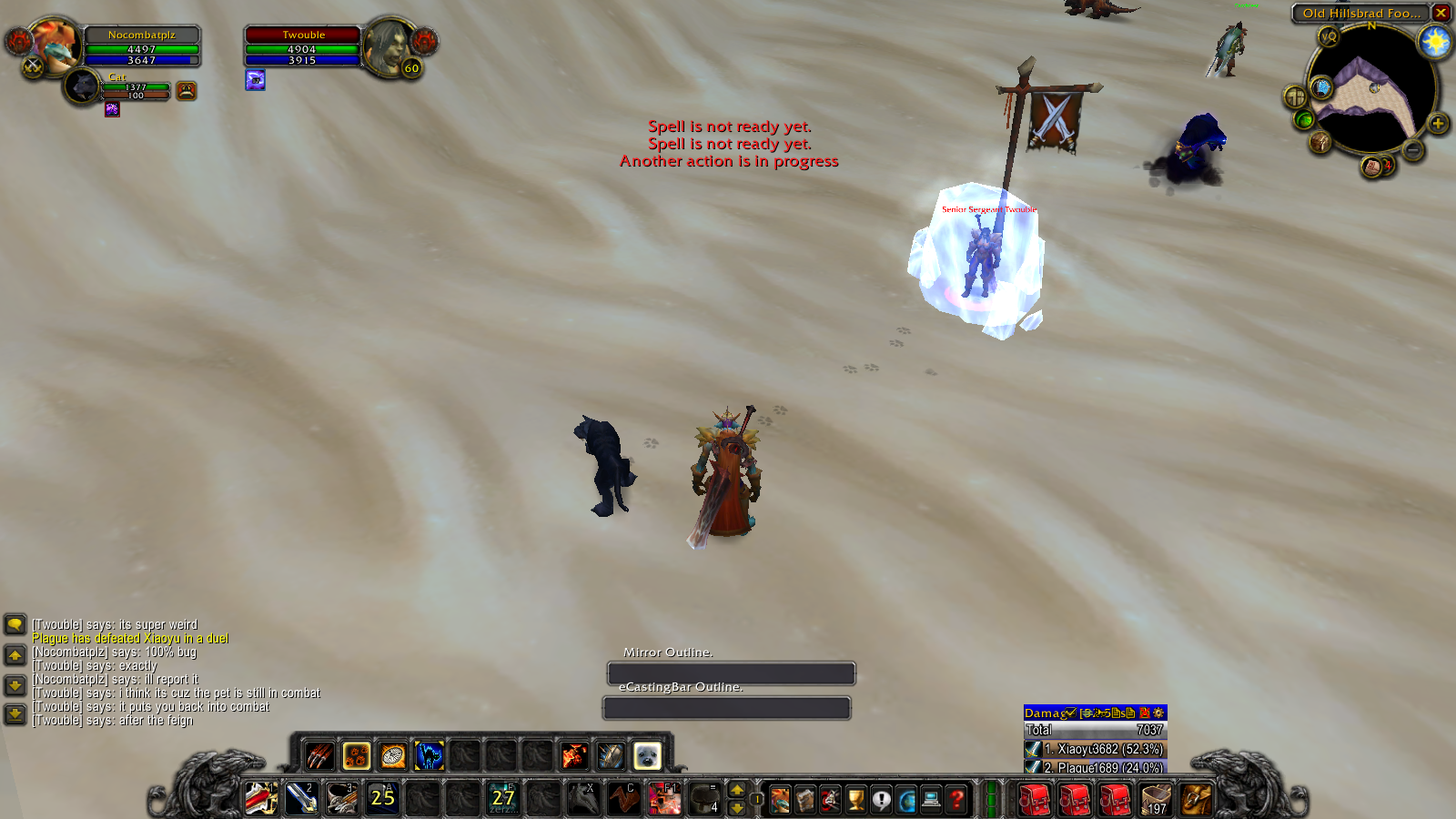Viewport: 1456px width, 819px height.
Task: Toggle the checkbox in the Damage meter title bar
Action: [1070, 713]
